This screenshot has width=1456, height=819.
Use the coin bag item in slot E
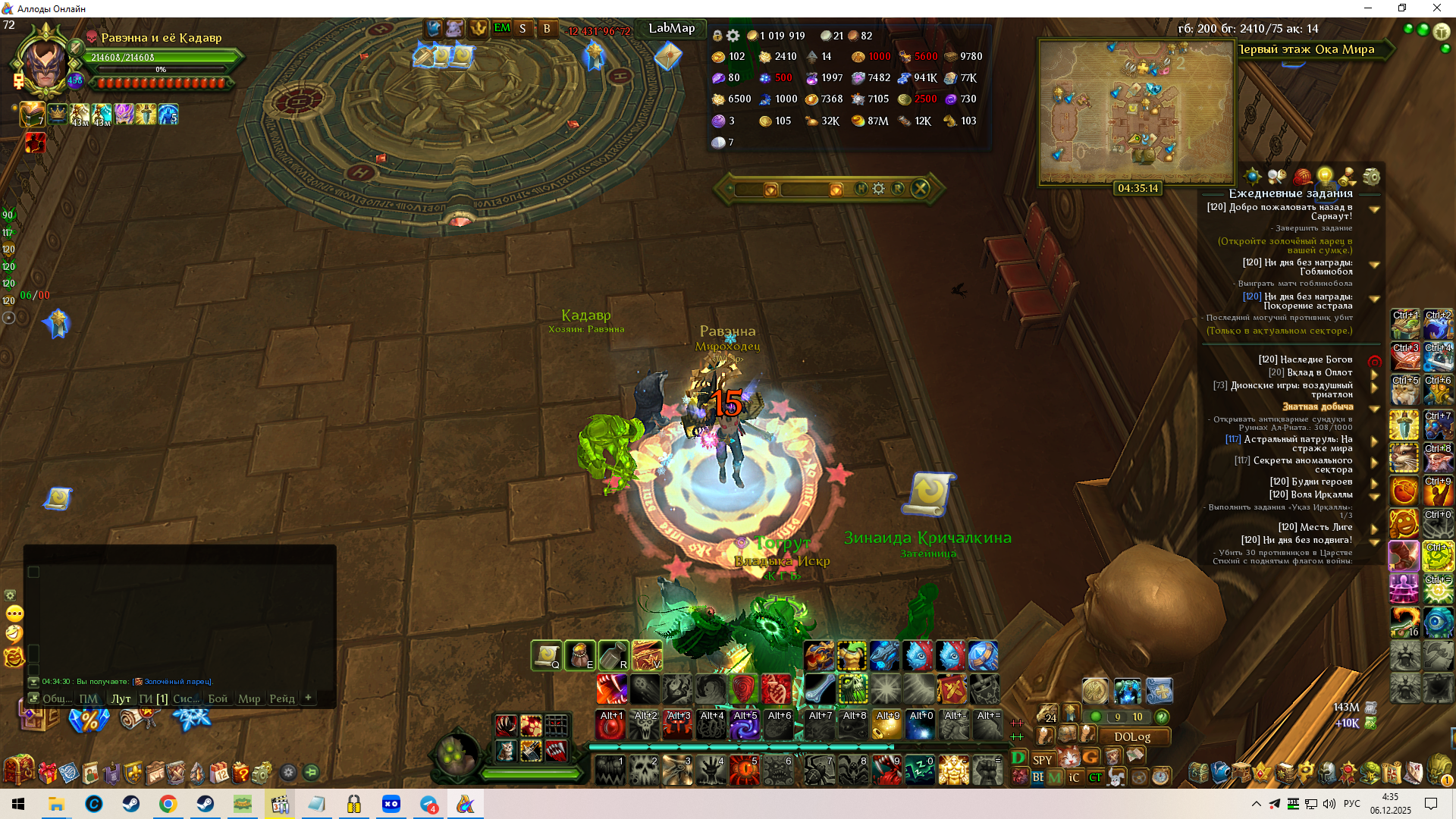tap(580, 656)
